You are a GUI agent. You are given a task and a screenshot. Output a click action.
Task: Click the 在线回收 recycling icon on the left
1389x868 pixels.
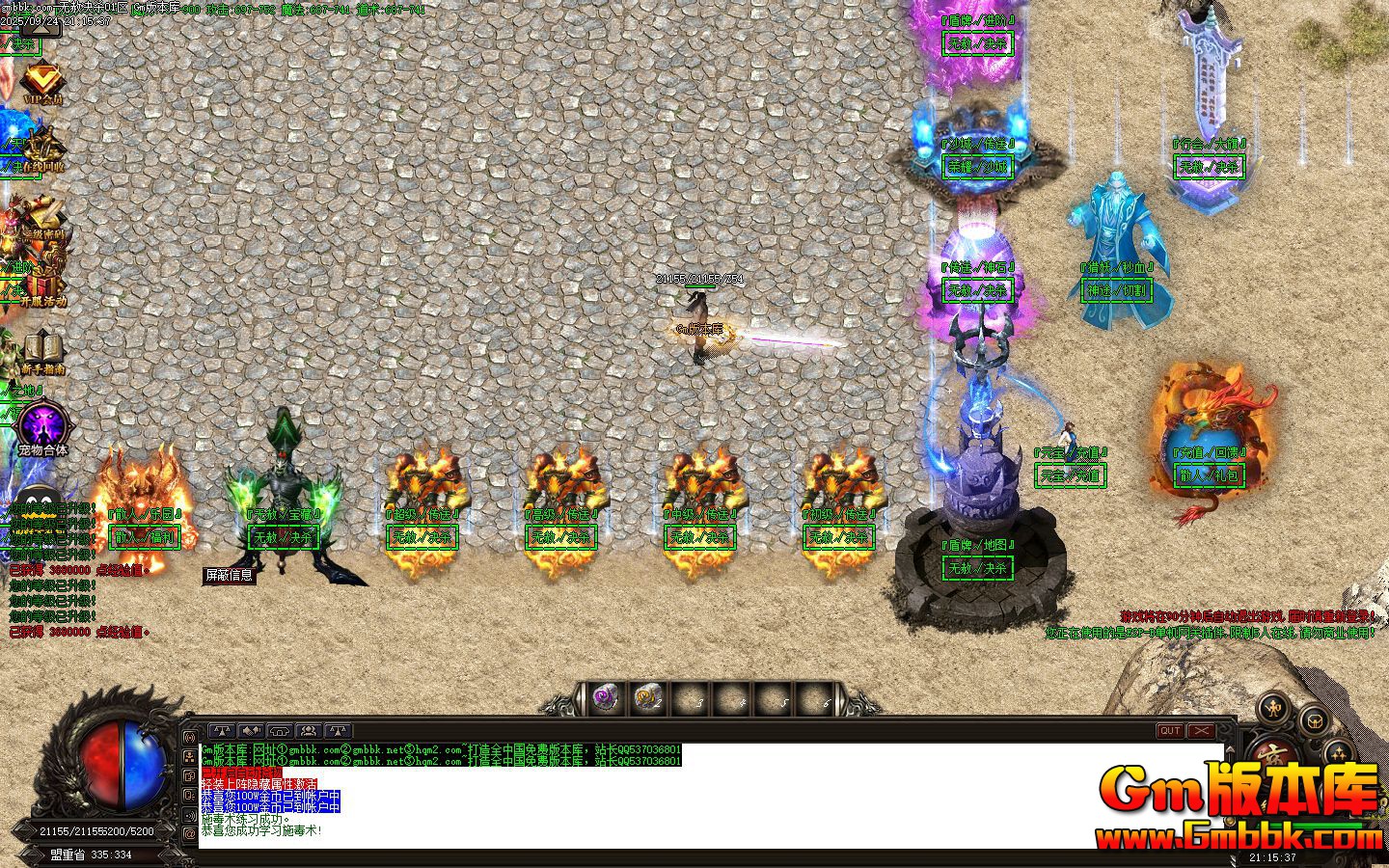click(x=41, y=145)
